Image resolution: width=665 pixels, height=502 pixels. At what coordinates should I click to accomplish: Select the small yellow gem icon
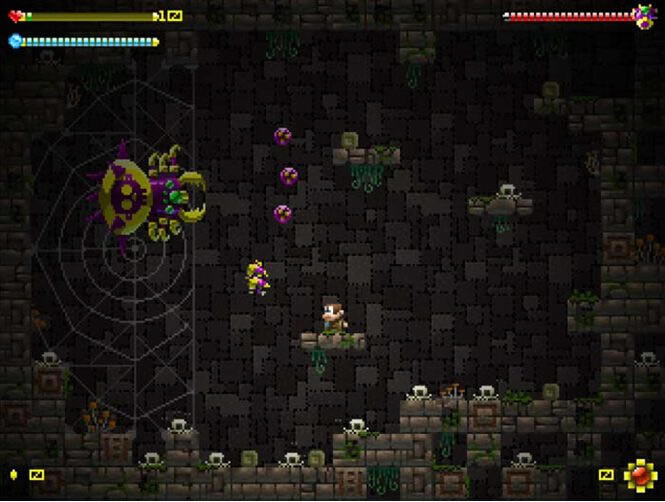(x=14, y=474)
